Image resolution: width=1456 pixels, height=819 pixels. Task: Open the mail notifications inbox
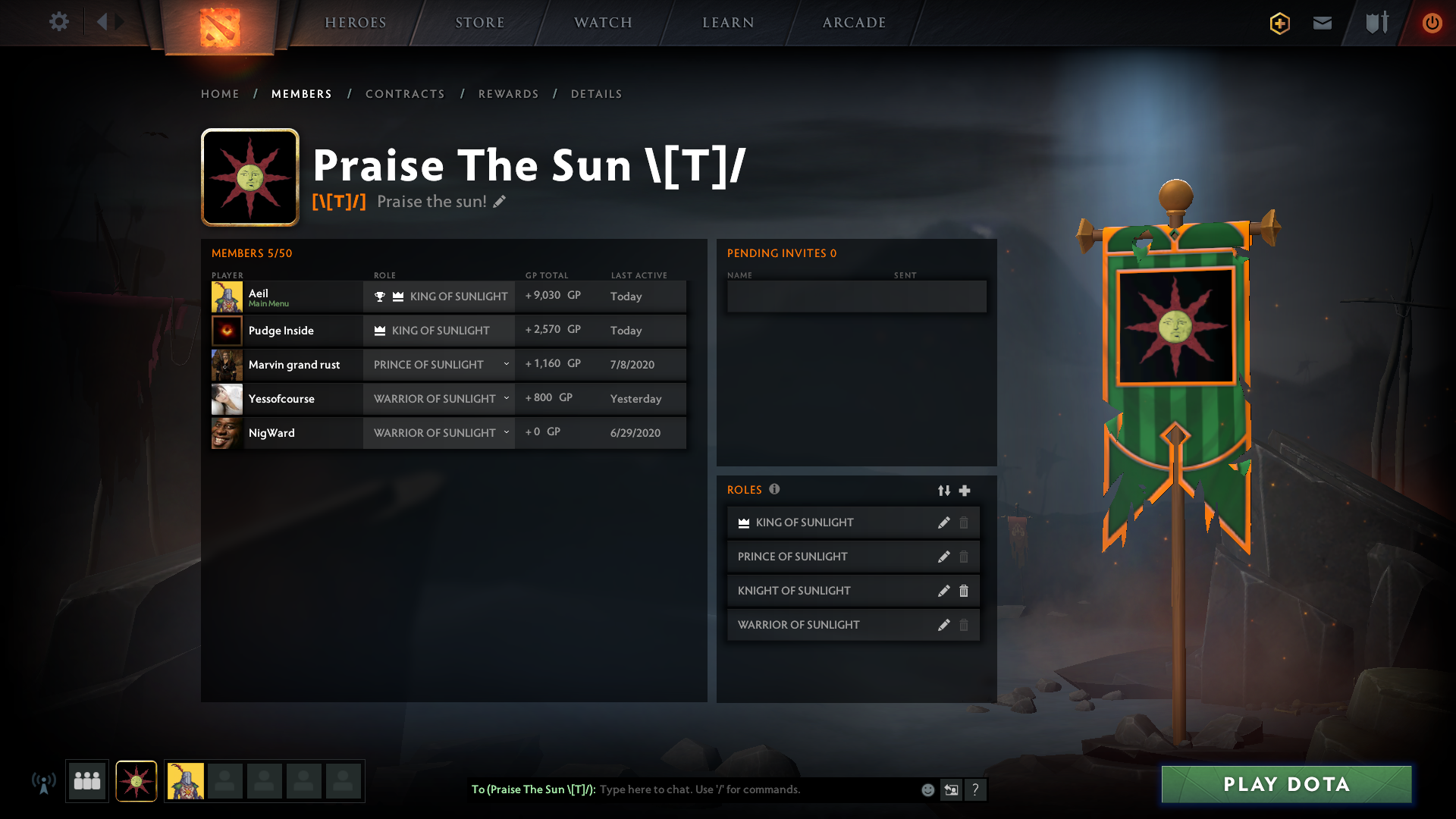(1322, 24)
